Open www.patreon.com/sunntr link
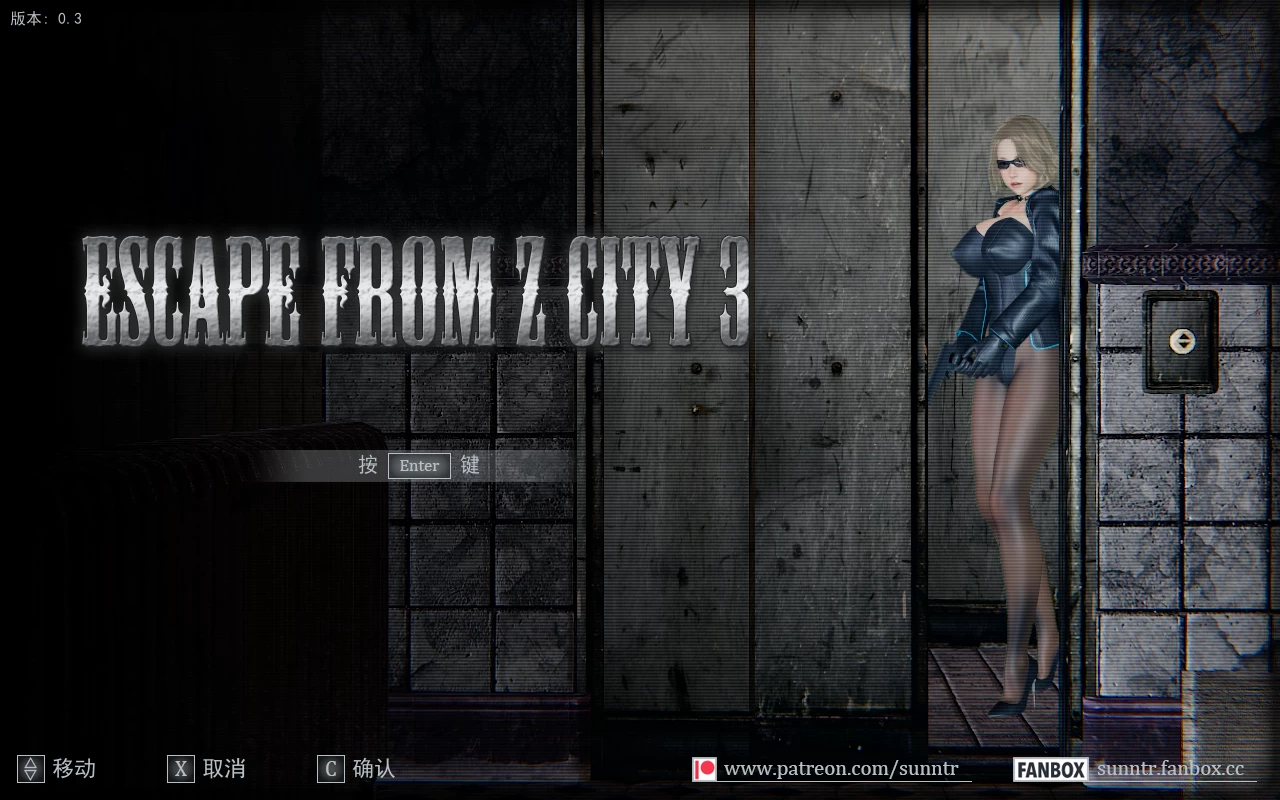Viewport: 1280px width, 800px height. pyautogui.click(x=842, y=769)
